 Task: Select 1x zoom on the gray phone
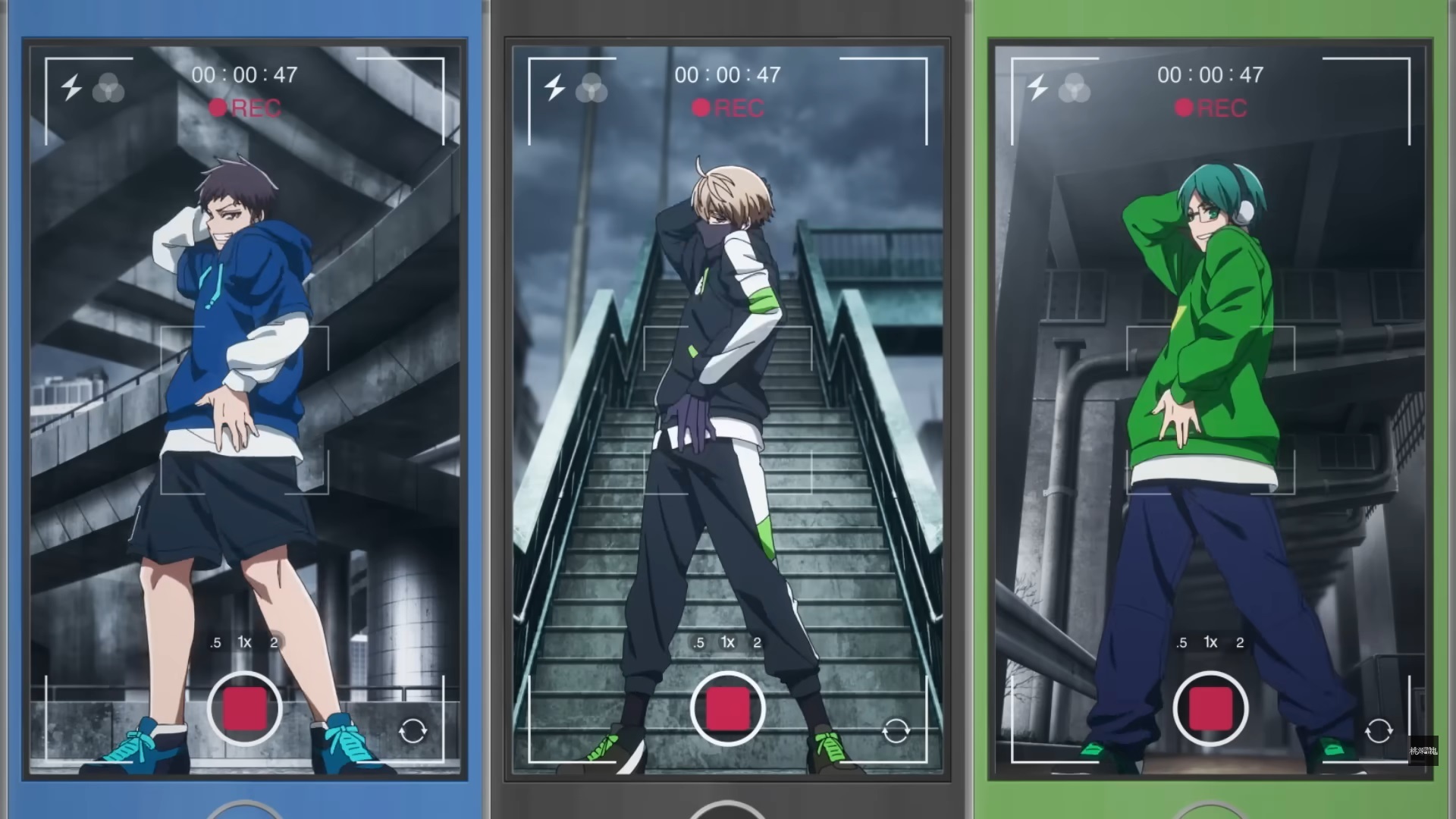click(x=727, y=642)
